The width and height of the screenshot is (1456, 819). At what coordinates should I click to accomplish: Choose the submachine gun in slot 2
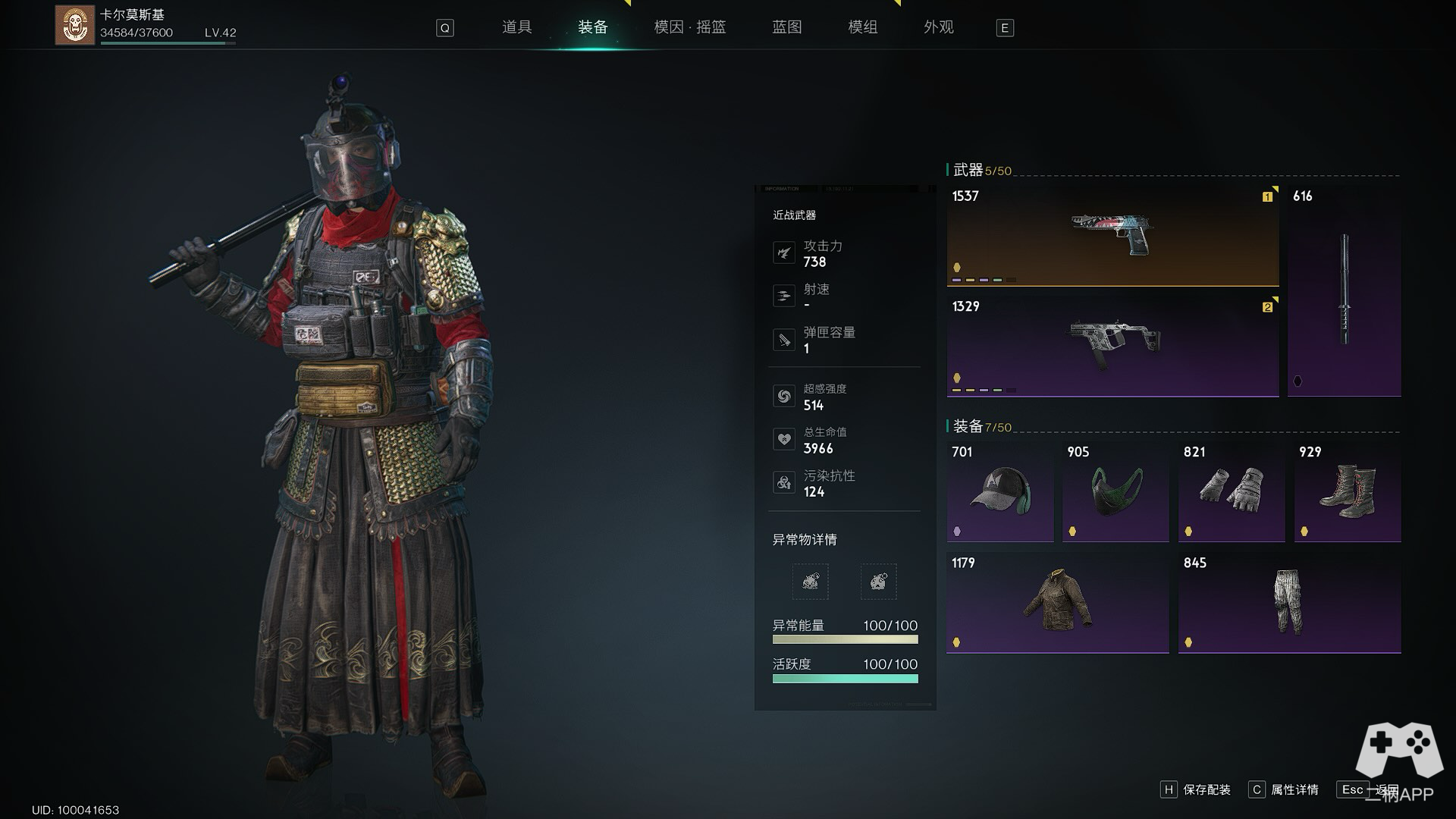tap(1112, 346)
